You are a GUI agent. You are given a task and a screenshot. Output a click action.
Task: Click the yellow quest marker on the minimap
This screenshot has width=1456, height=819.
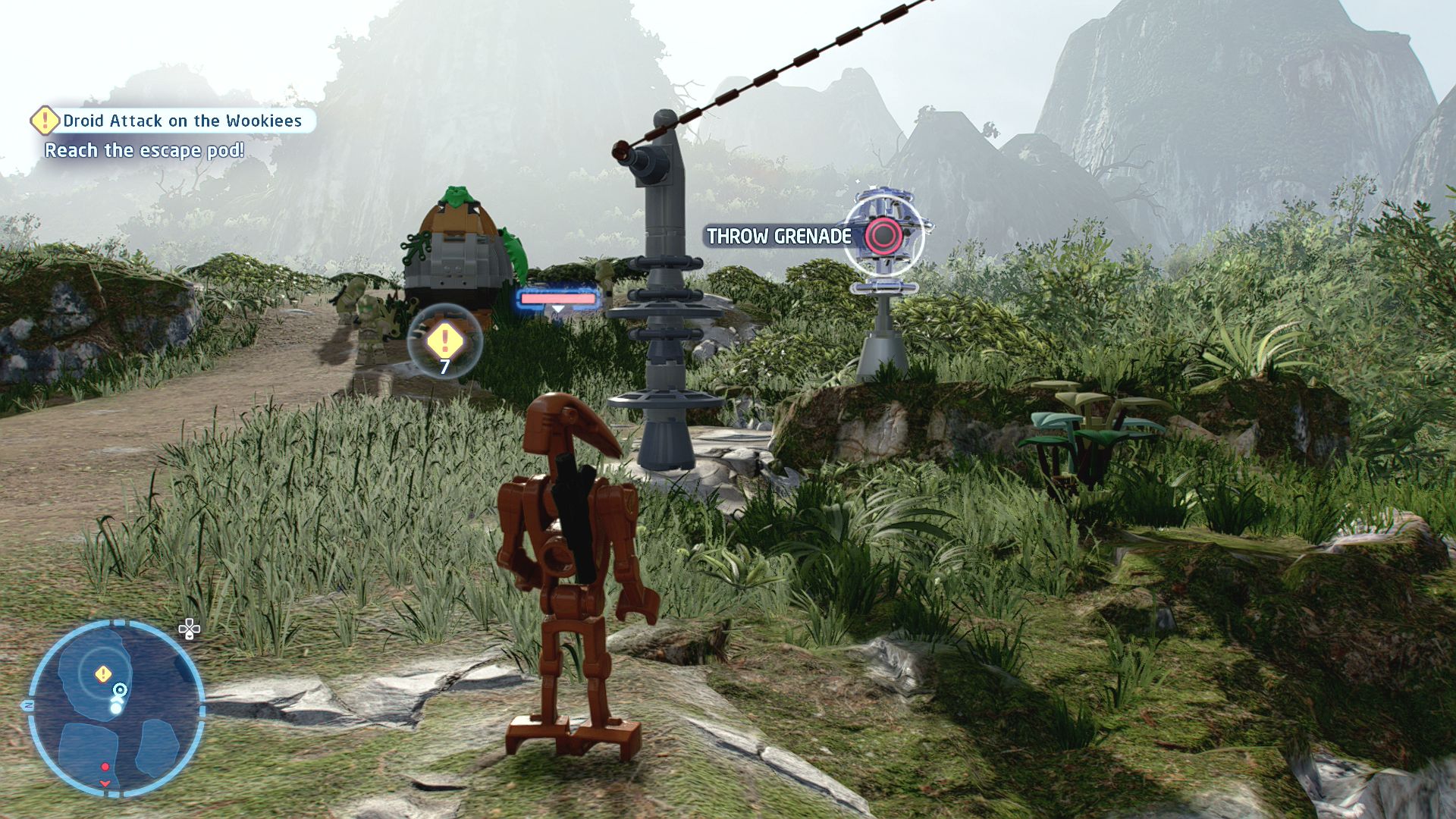[x=103, y=673]
